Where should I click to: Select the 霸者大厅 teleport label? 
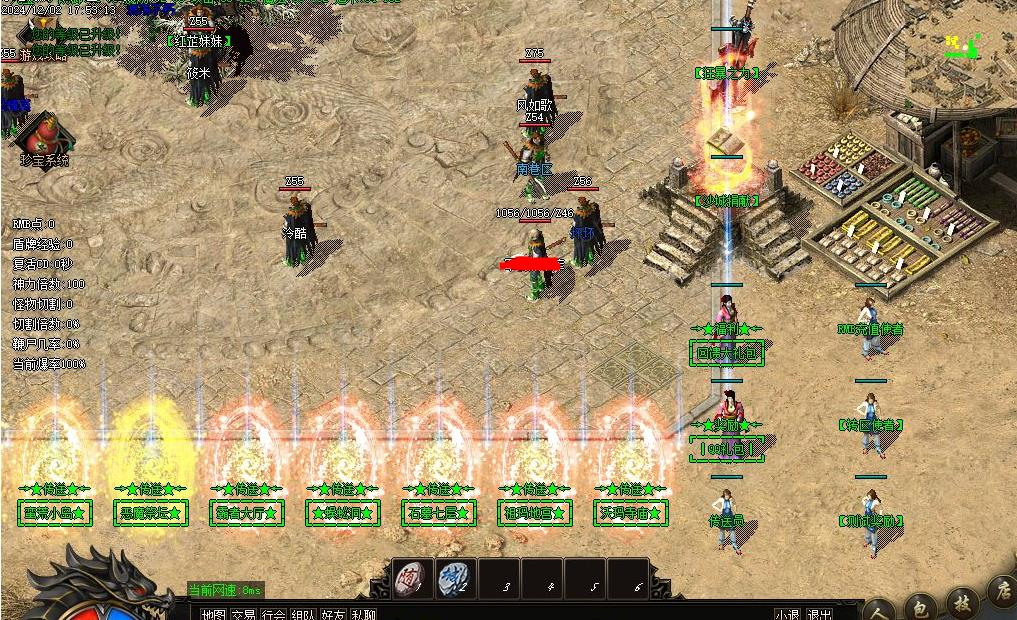(247, 514)
